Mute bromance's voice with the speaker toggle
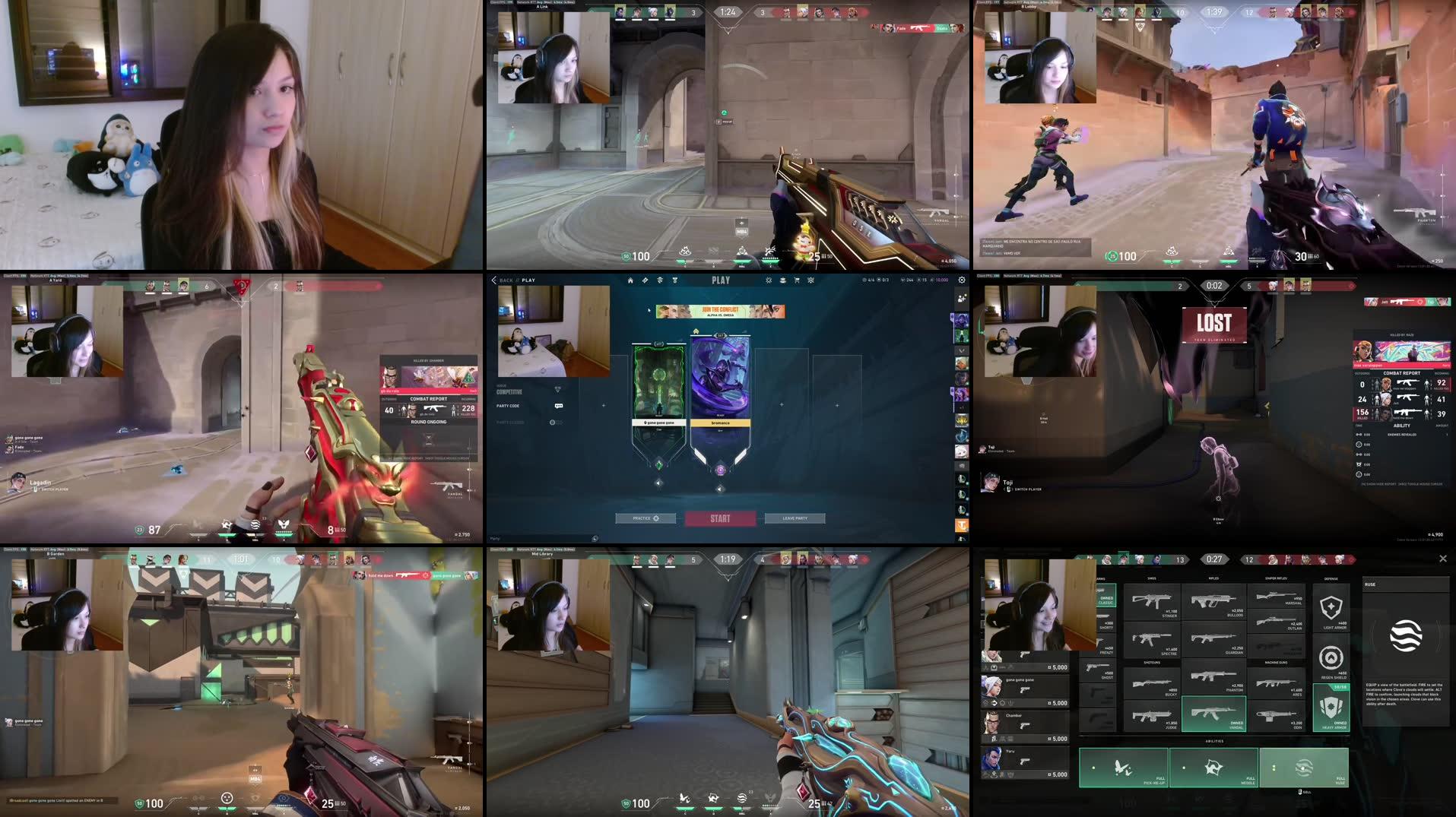Viewport: 1456px width, 817px height. [x=719, y=489]
